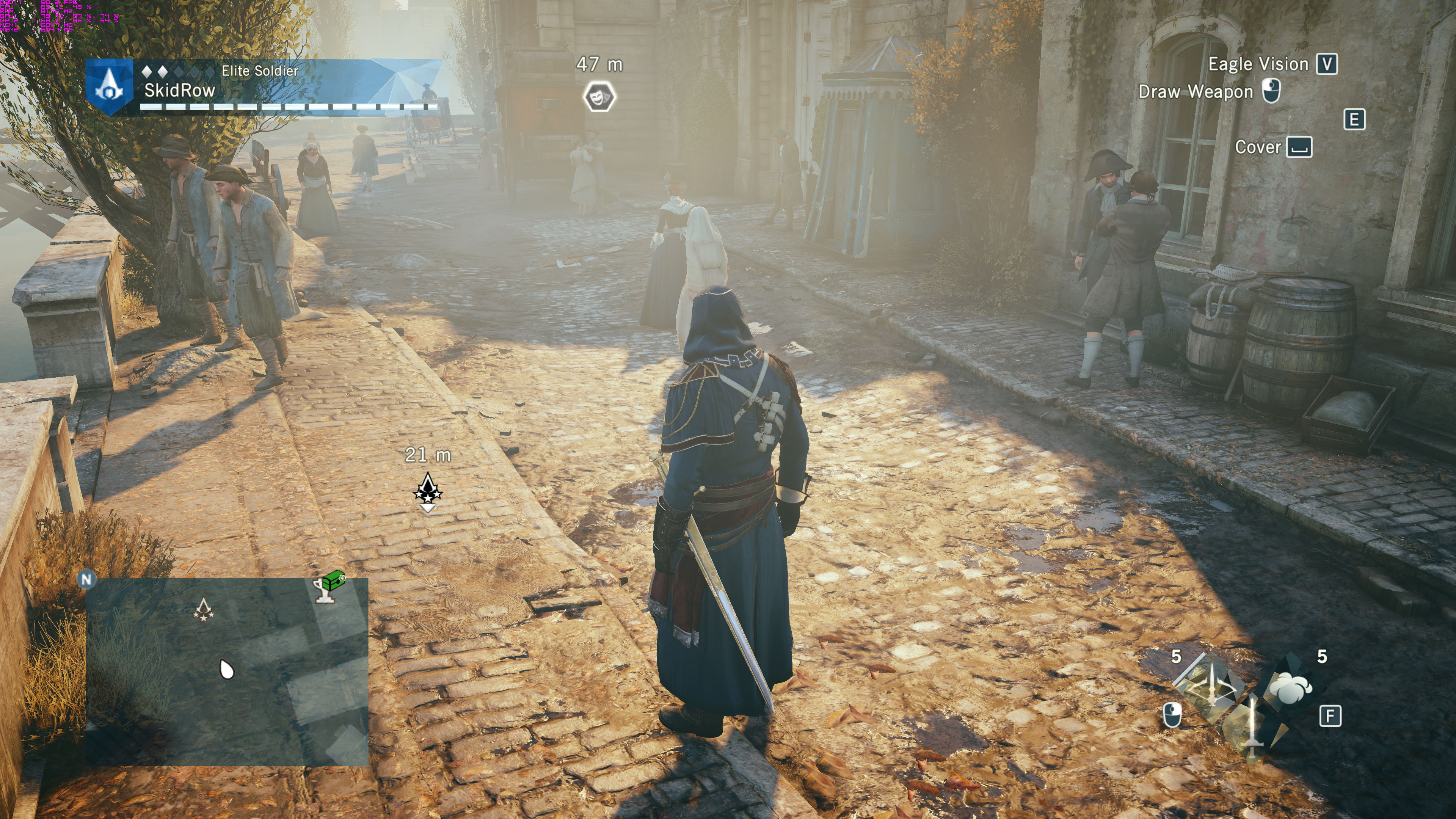Viewport: 1456px width, 819px height.
Task: Select the assassin insignia marker on minimap
Action: click(204, 609)
